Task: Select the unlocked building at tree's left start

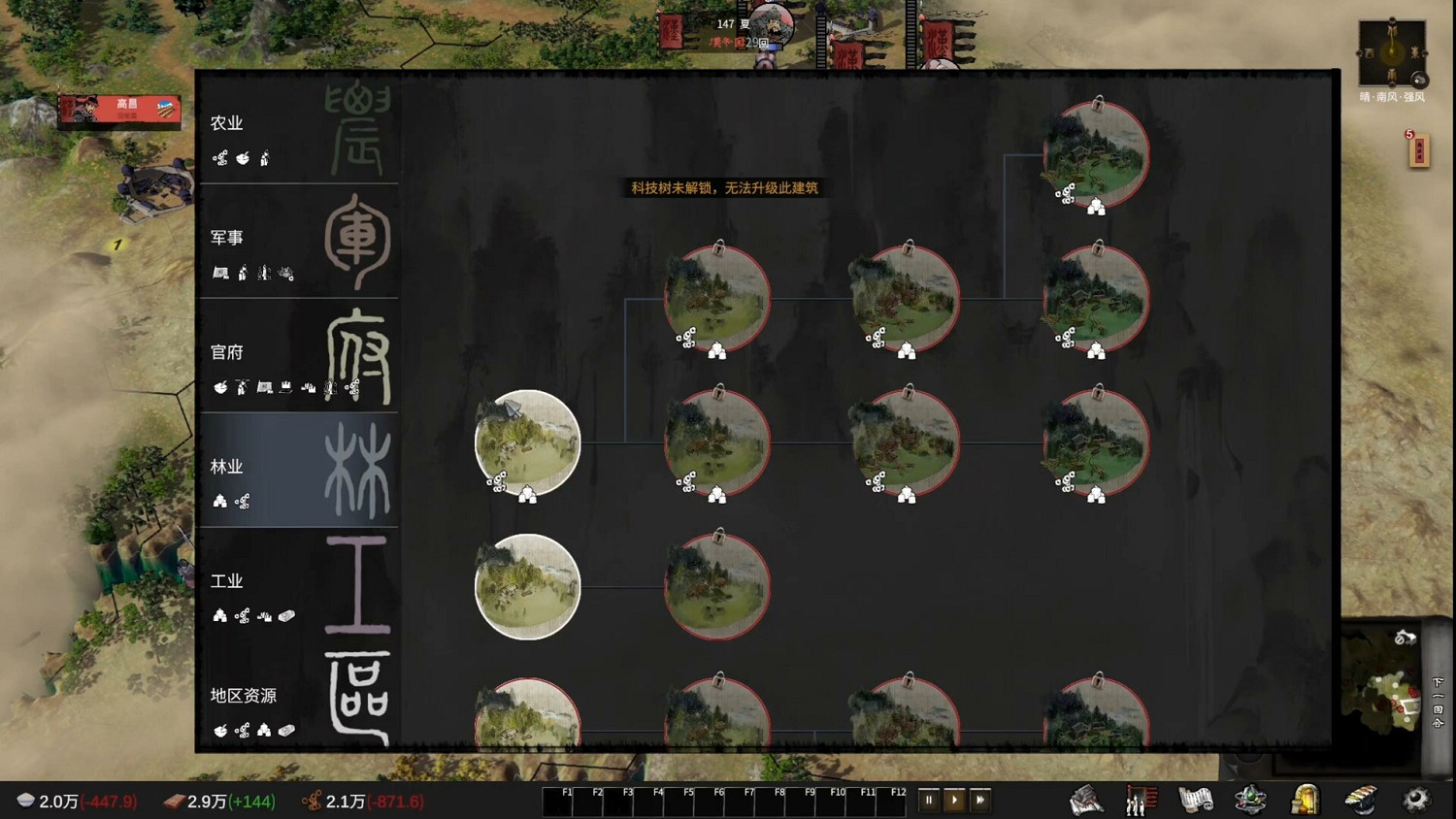Action: coord(527,443)
